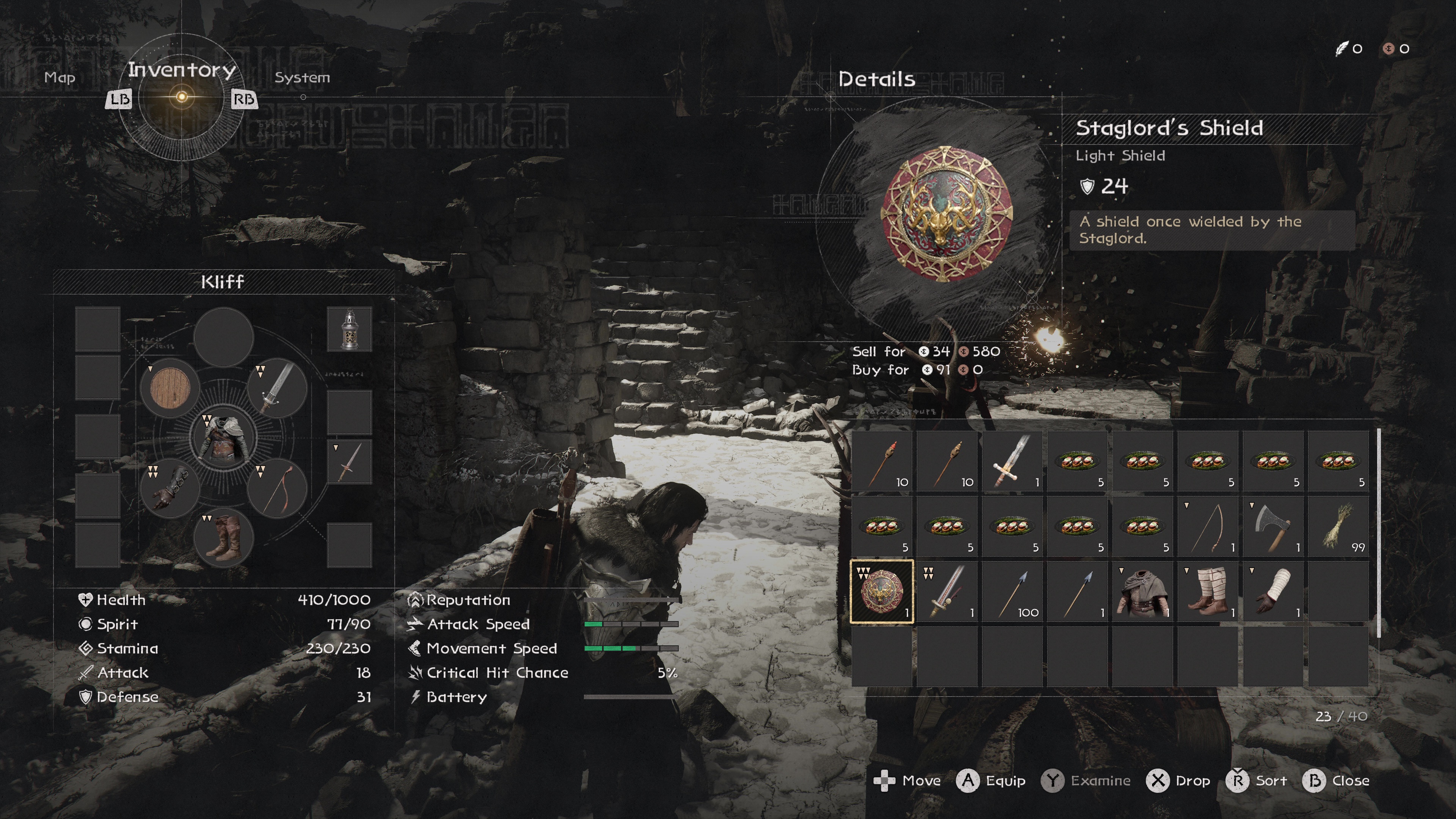The width and height of the screenshot is (1456, 819).
Task: Select Kliff's equipped wooden round shield
Action: 170,388
